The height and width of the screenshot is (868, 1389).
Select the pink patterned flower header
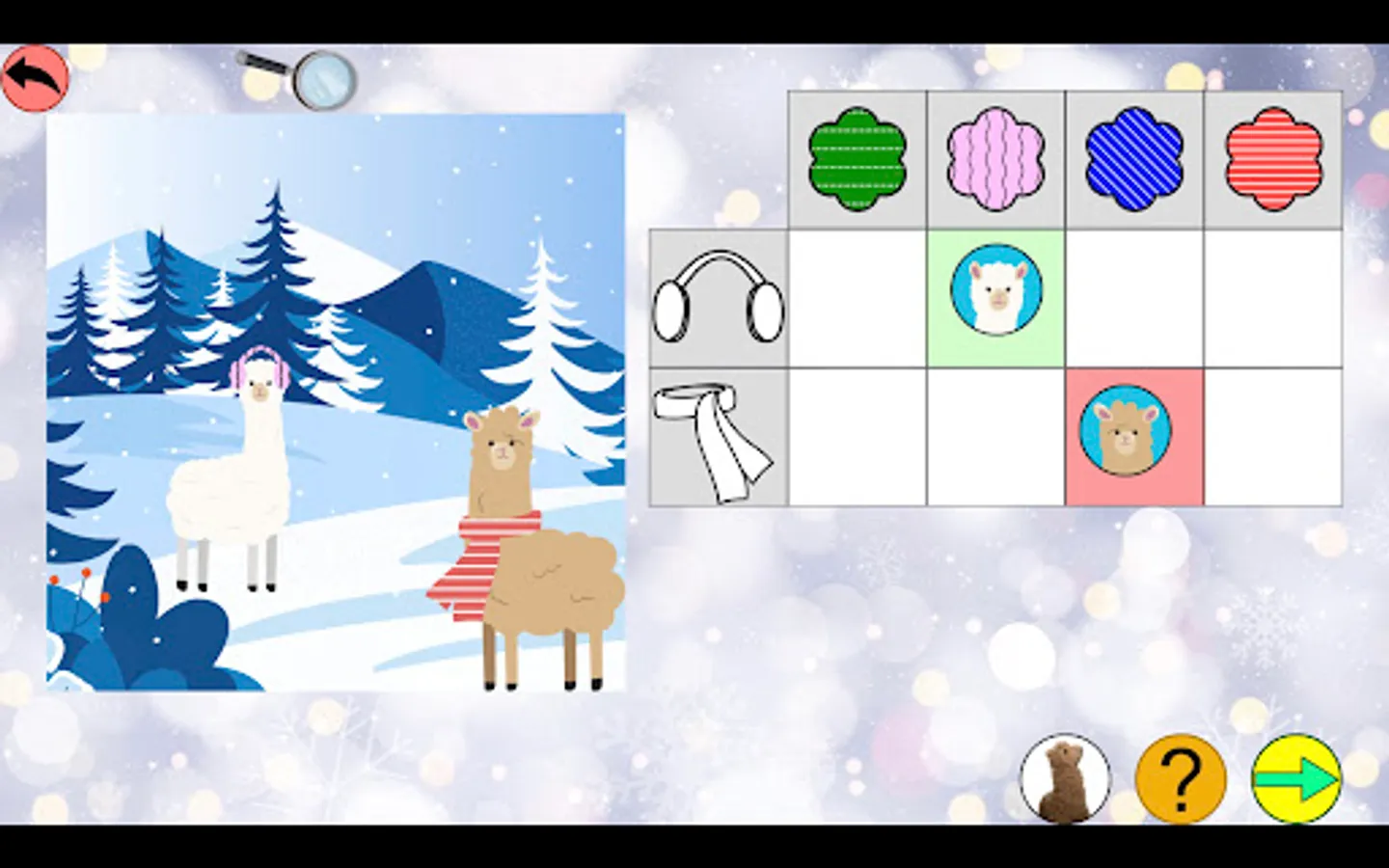(995, 157)
